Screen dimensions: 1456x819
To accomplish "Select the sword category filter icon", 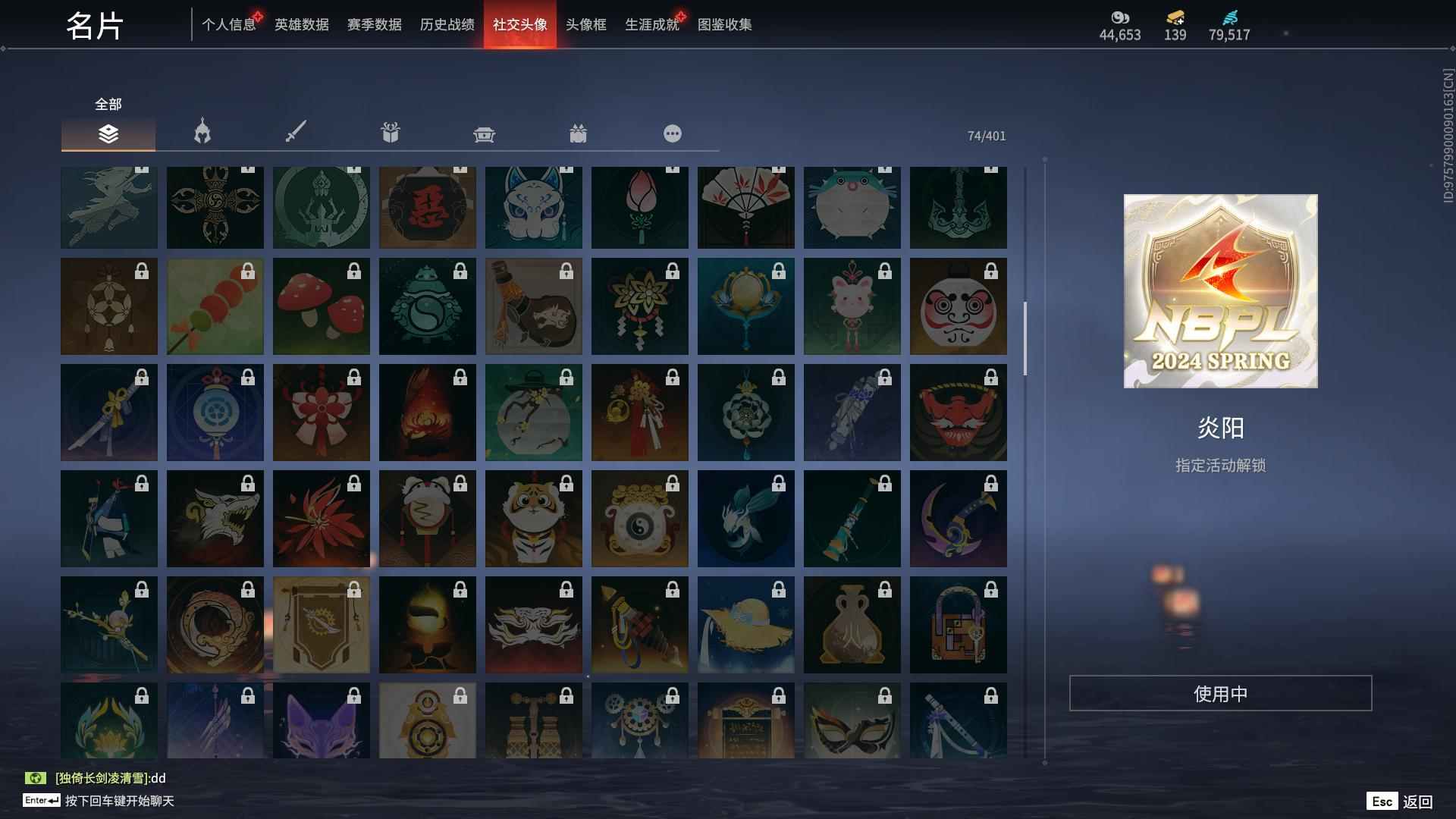I will (296, 133).
